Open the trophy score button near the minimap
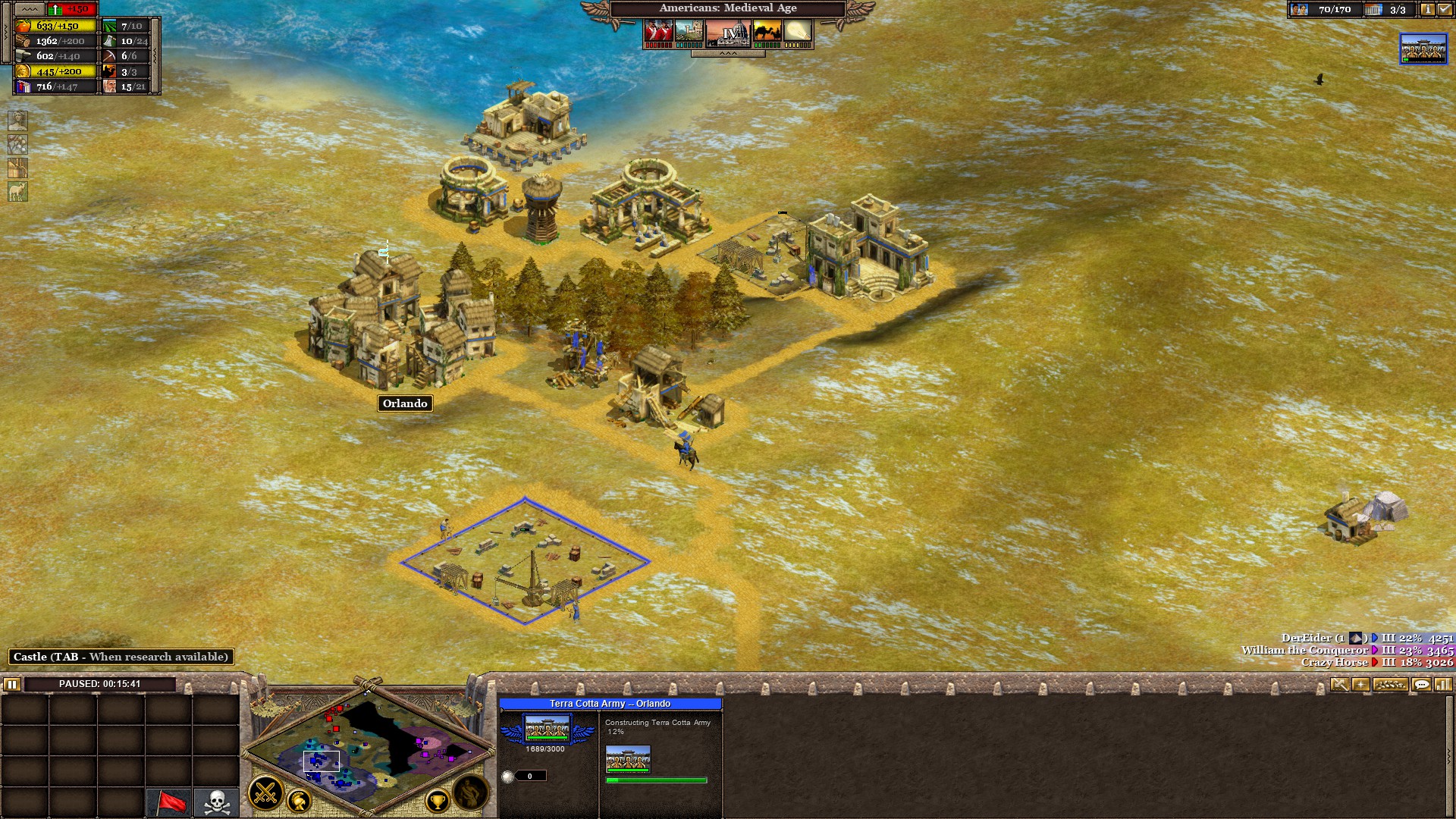 pyautogui.click(x=438, y=802)
